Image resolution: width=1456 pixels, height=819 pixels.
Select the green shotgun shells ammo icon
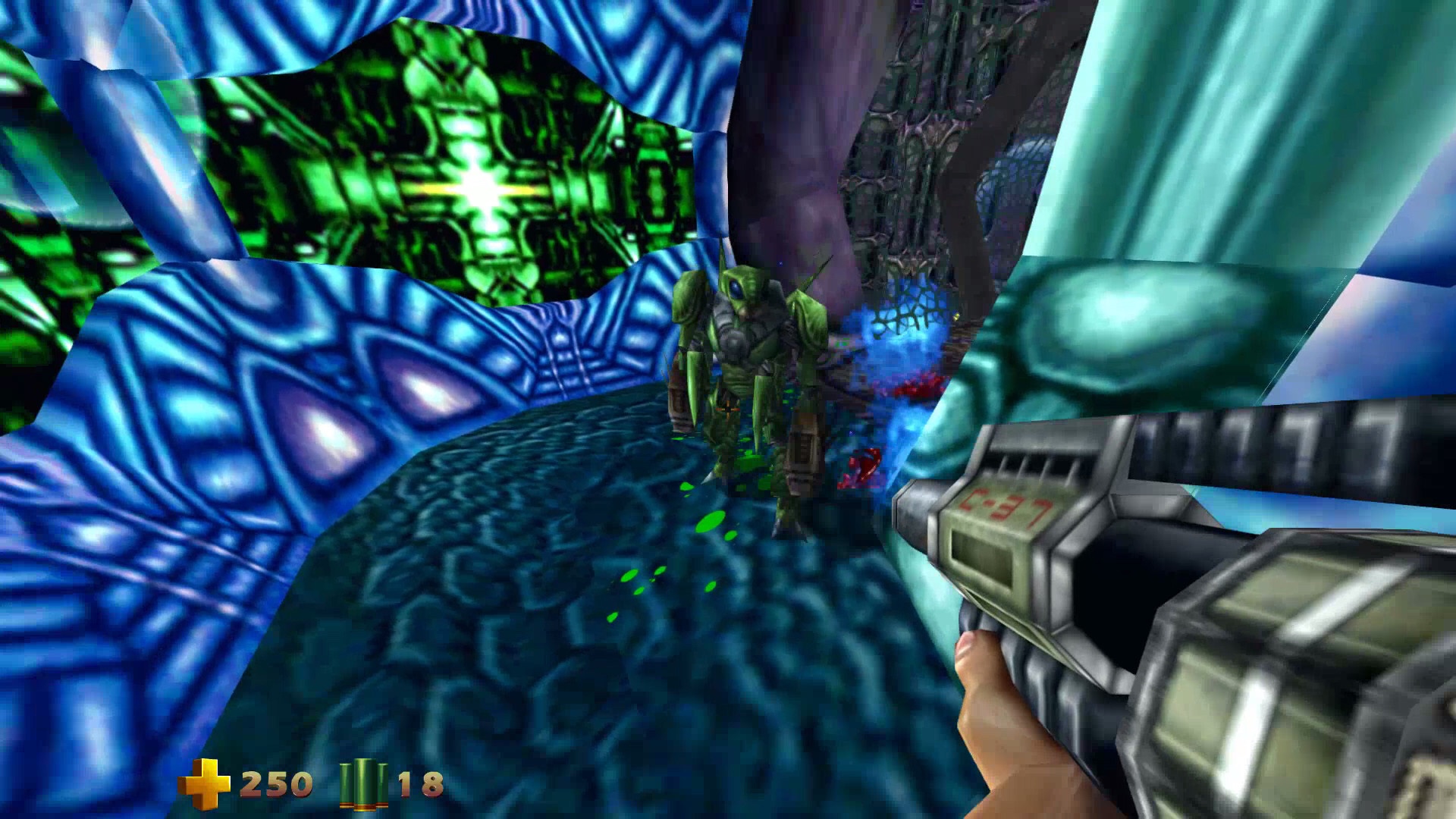pyautogui.click(x=364, y=784)
